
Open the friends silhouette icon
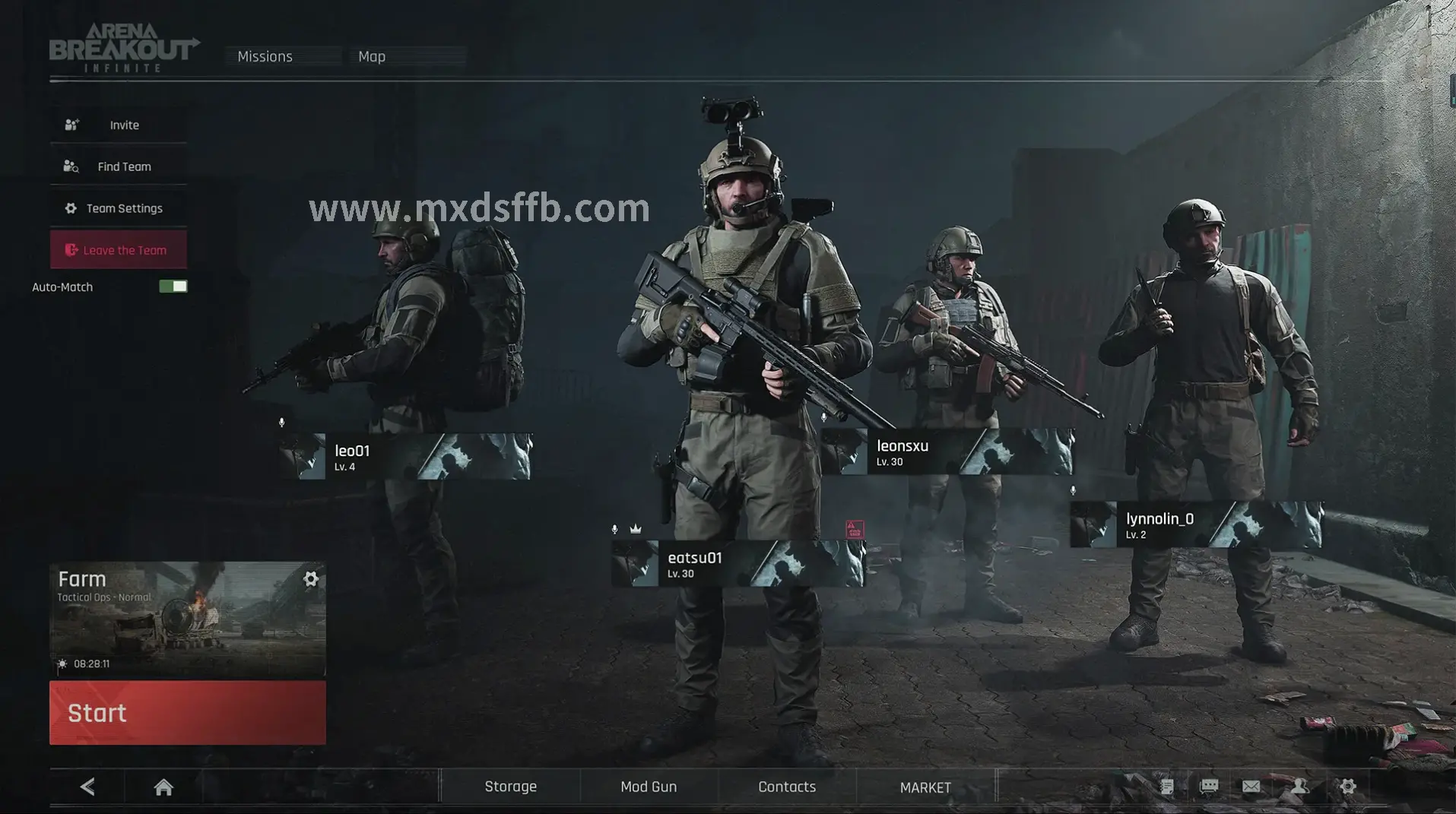tap(1300, 787)
